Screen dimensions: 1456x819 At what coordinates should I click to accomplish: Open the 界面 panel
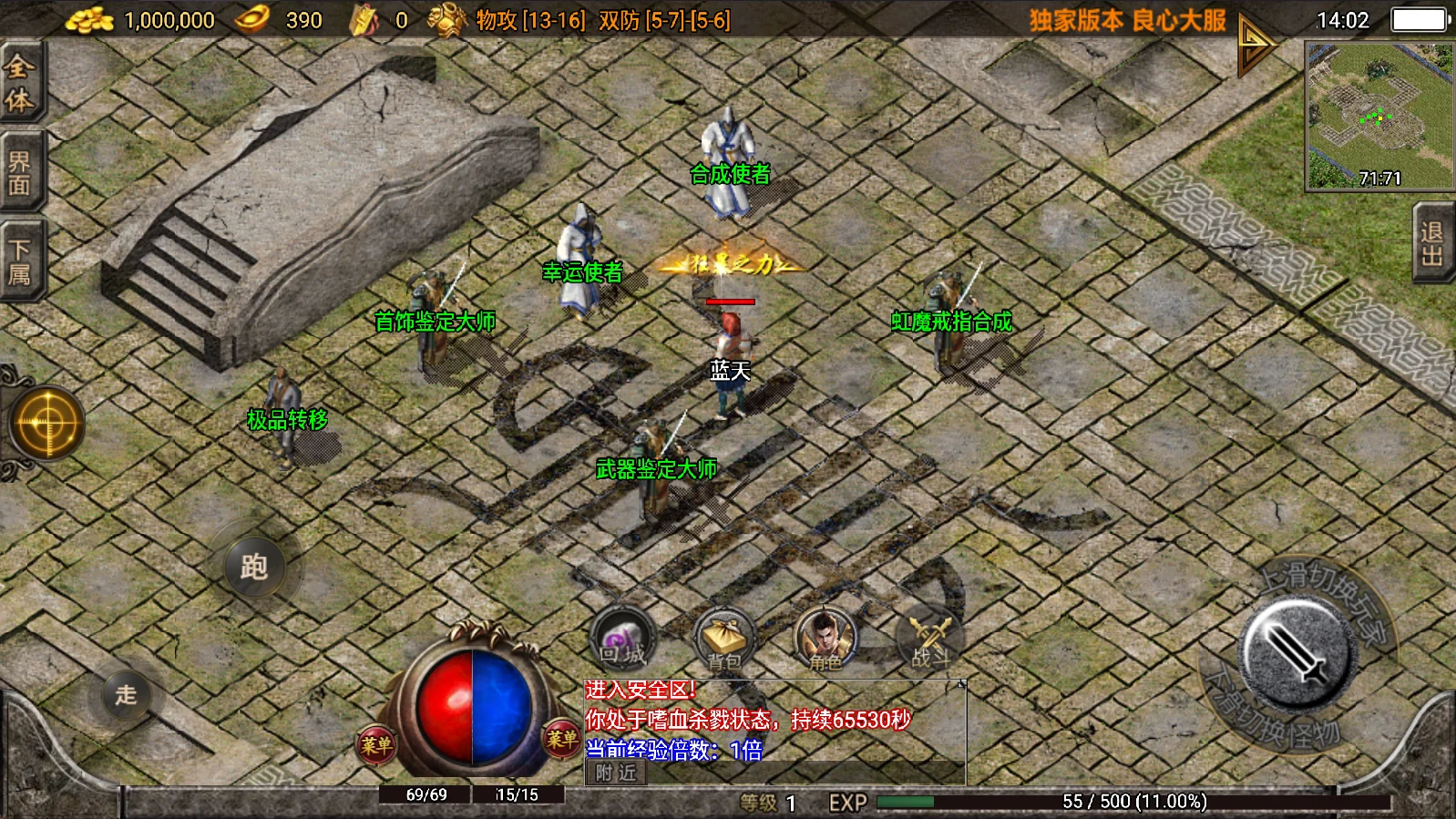coord(20,173)
